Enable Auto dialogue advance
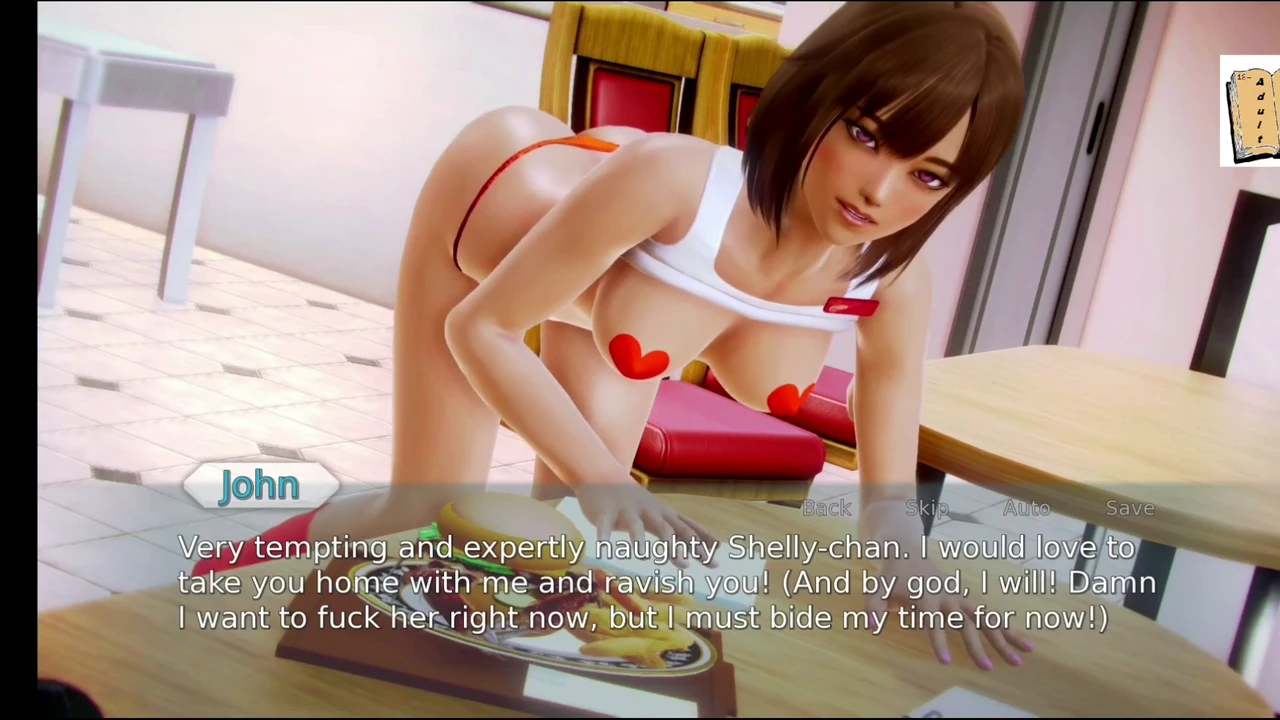This screenshot has width=1280, height=720. point(1026,508)
